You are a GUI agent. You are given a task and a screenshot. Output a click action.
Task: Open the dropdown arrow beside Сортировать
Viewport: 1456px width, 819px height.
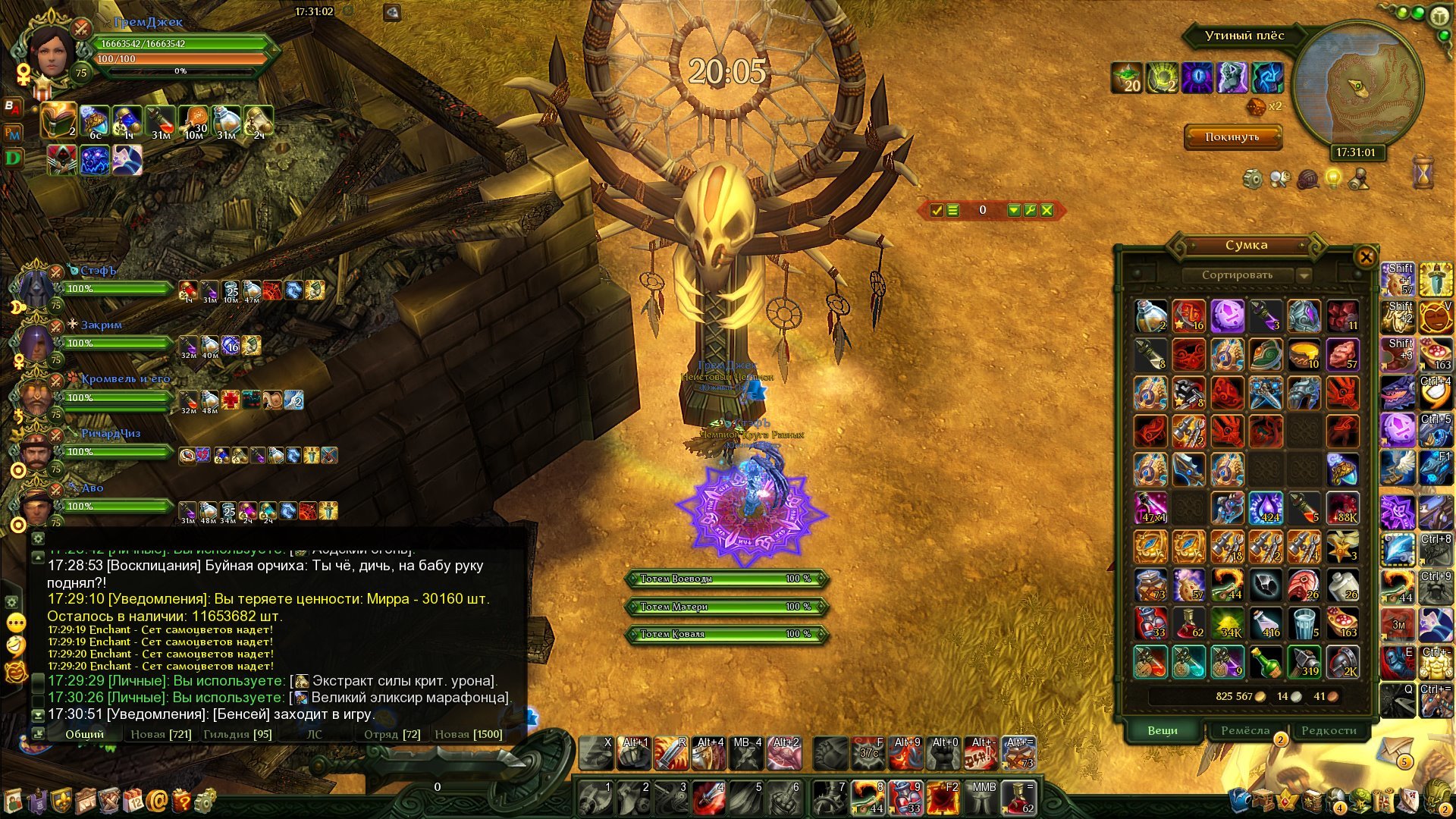coord(1304,275)
